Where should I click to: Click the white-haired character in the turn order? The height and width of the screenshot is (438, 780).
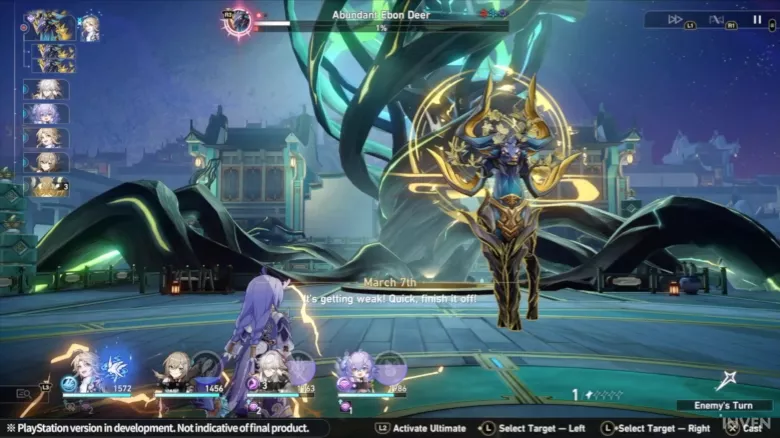(47, 89)
